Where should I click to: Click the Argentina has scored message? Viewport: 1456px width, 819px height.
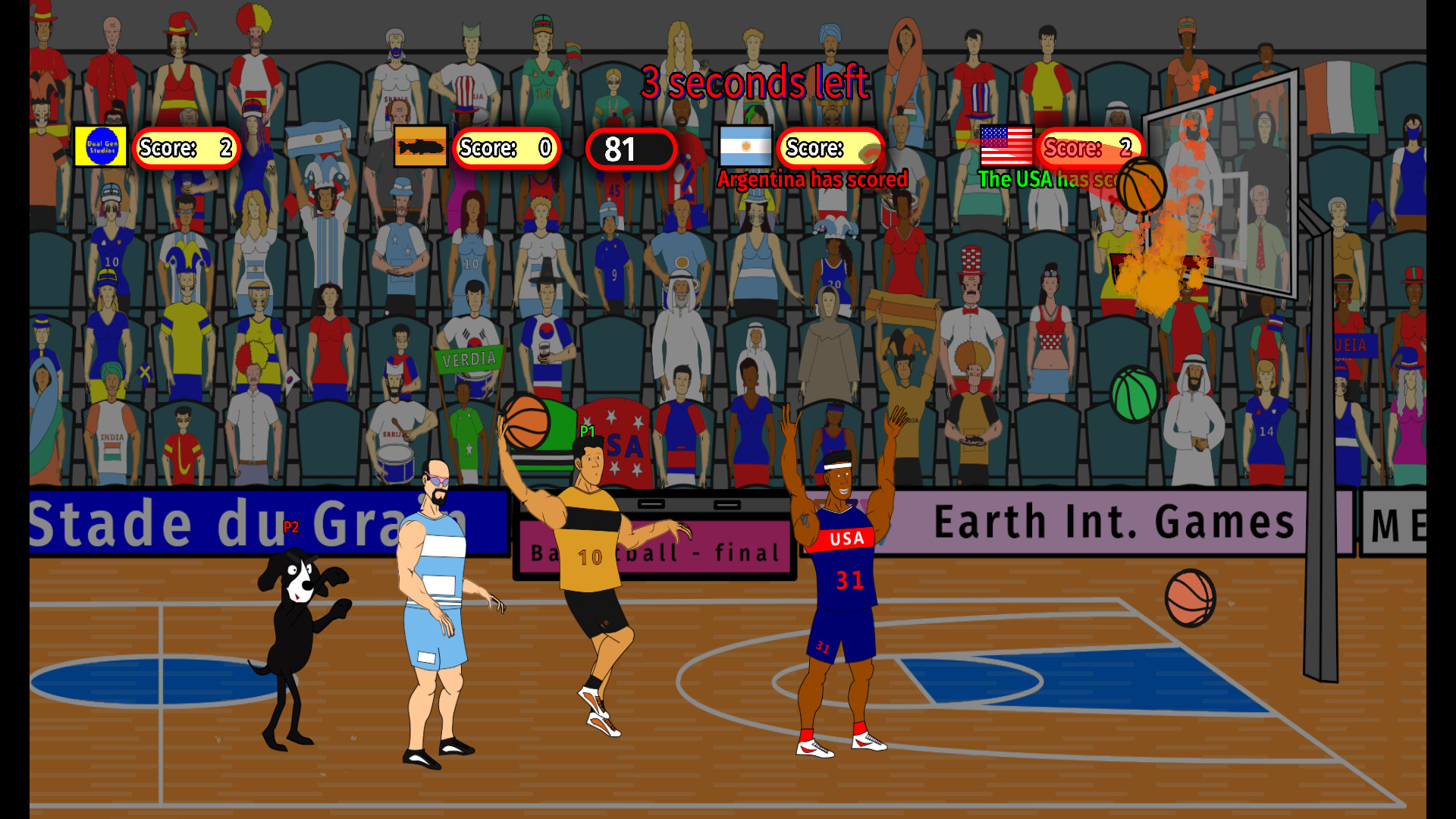pyautogui.click(x=814, y=180)
